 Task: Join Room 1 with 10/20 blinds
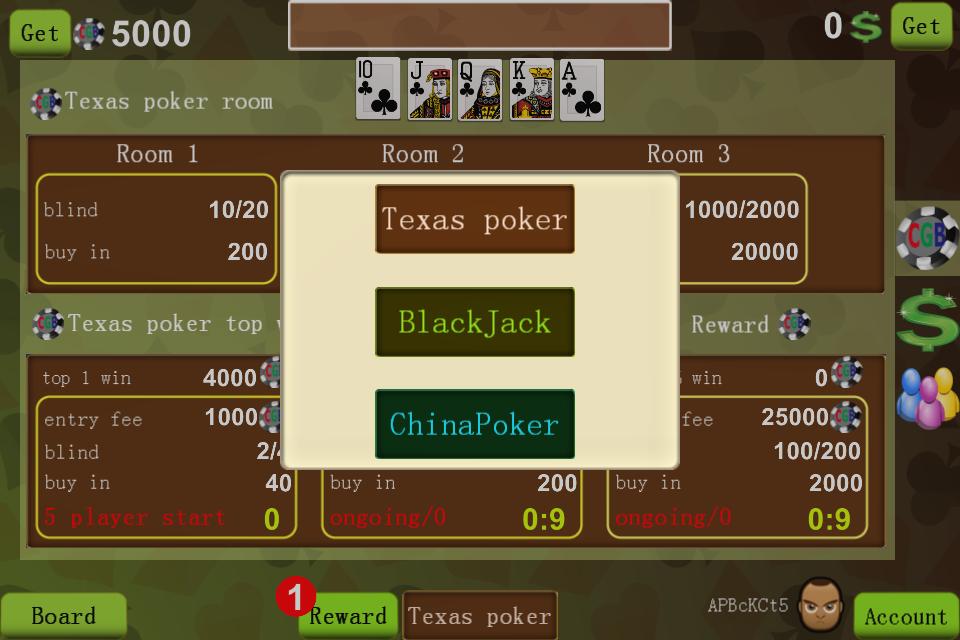(156, 230)
